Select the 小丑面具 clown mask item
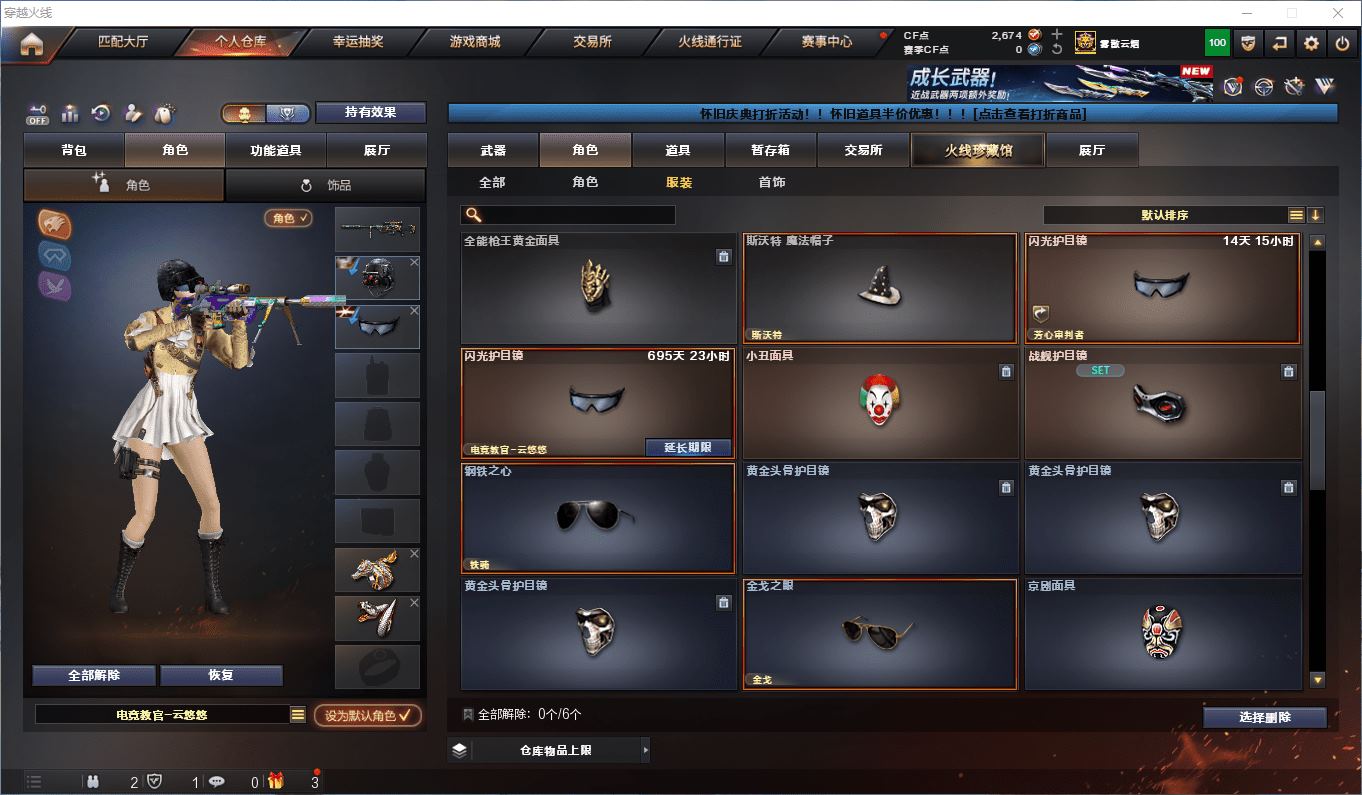 coord(879,404)
